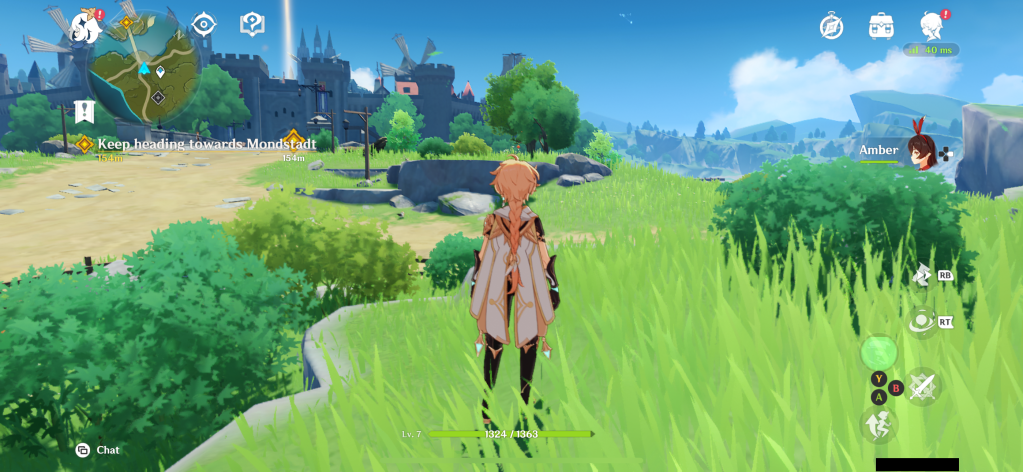Open the character profile head icon
Viewport: 1023px width, 472px height.
click(x=932, y=26)
